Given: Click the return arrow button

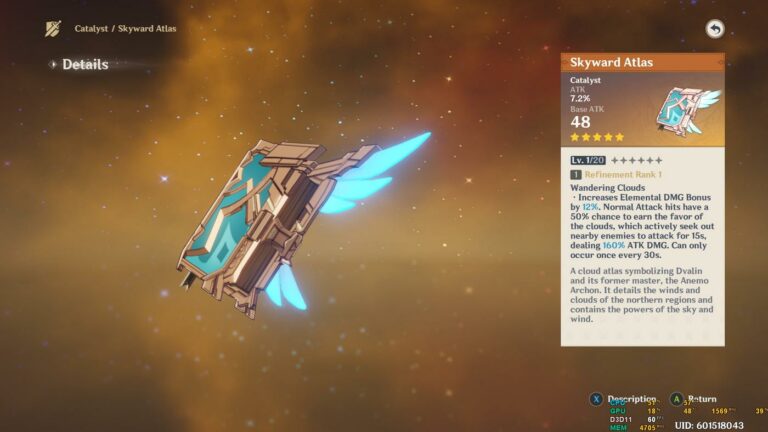Looking at the screenshot, I should tap(714, 29).
